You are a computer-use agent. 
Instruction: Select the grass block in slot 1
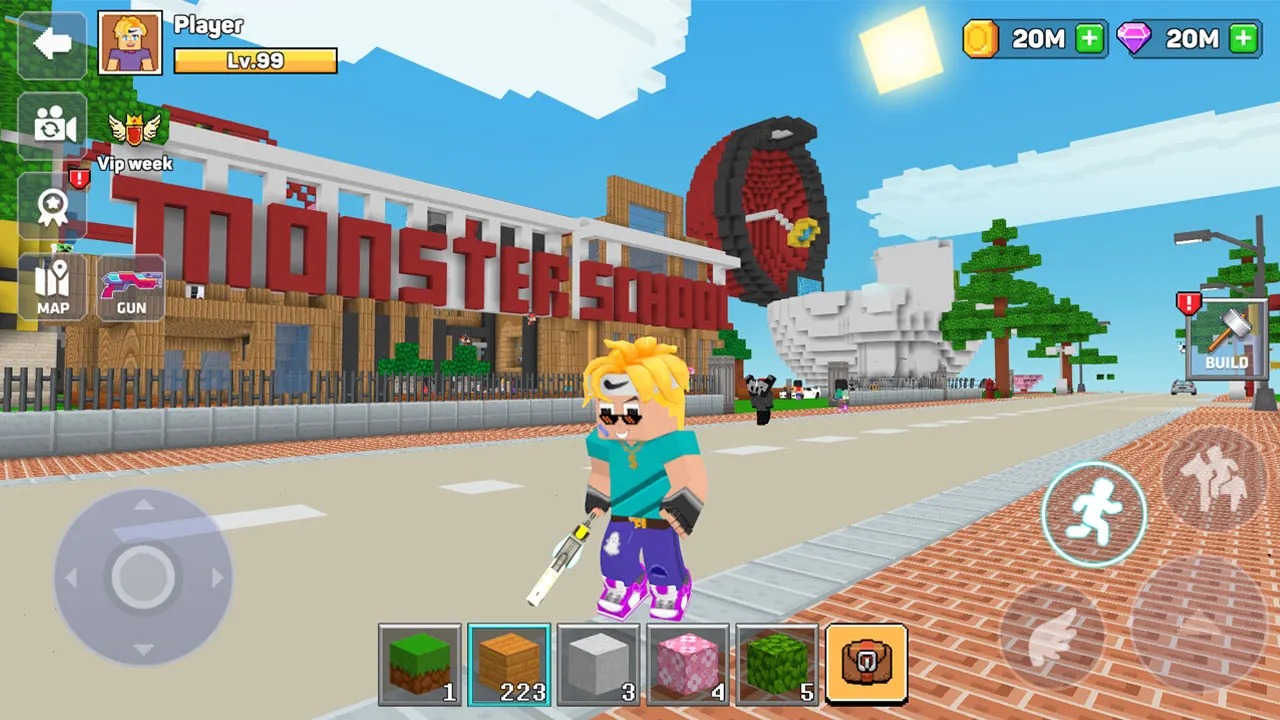418,664
